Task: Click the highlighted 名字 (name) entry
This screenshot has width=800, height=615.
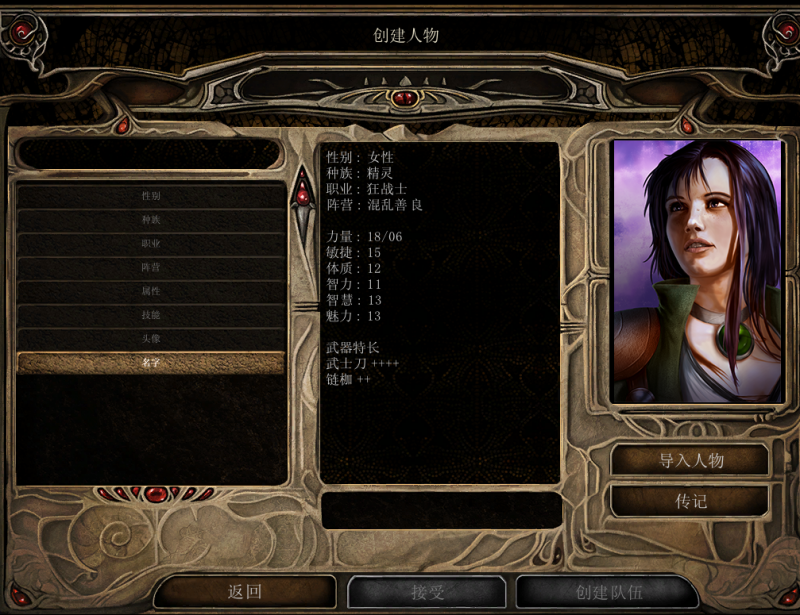Action: 151,363
